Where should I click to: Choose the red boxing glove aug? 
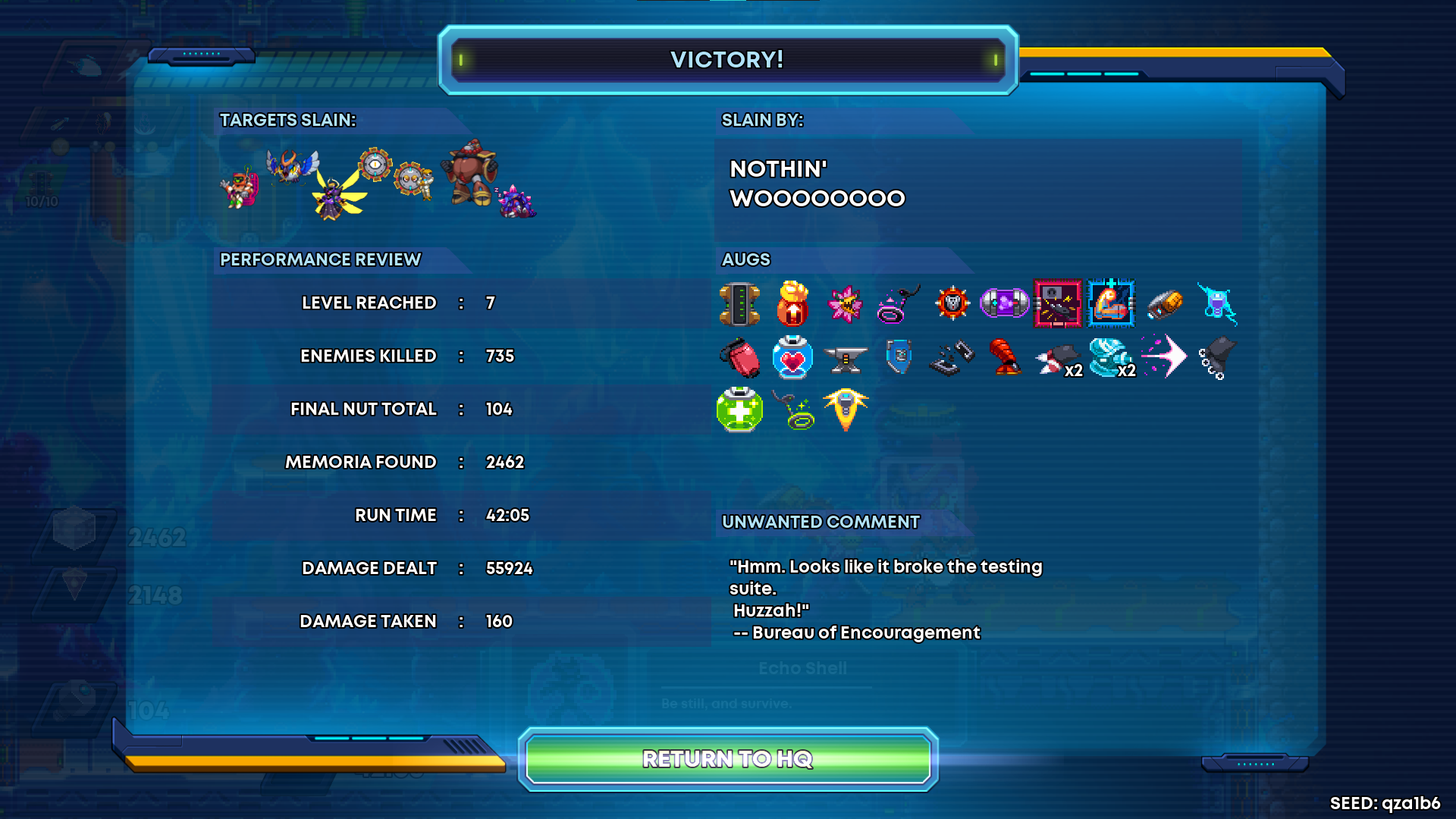pos(740,357)
